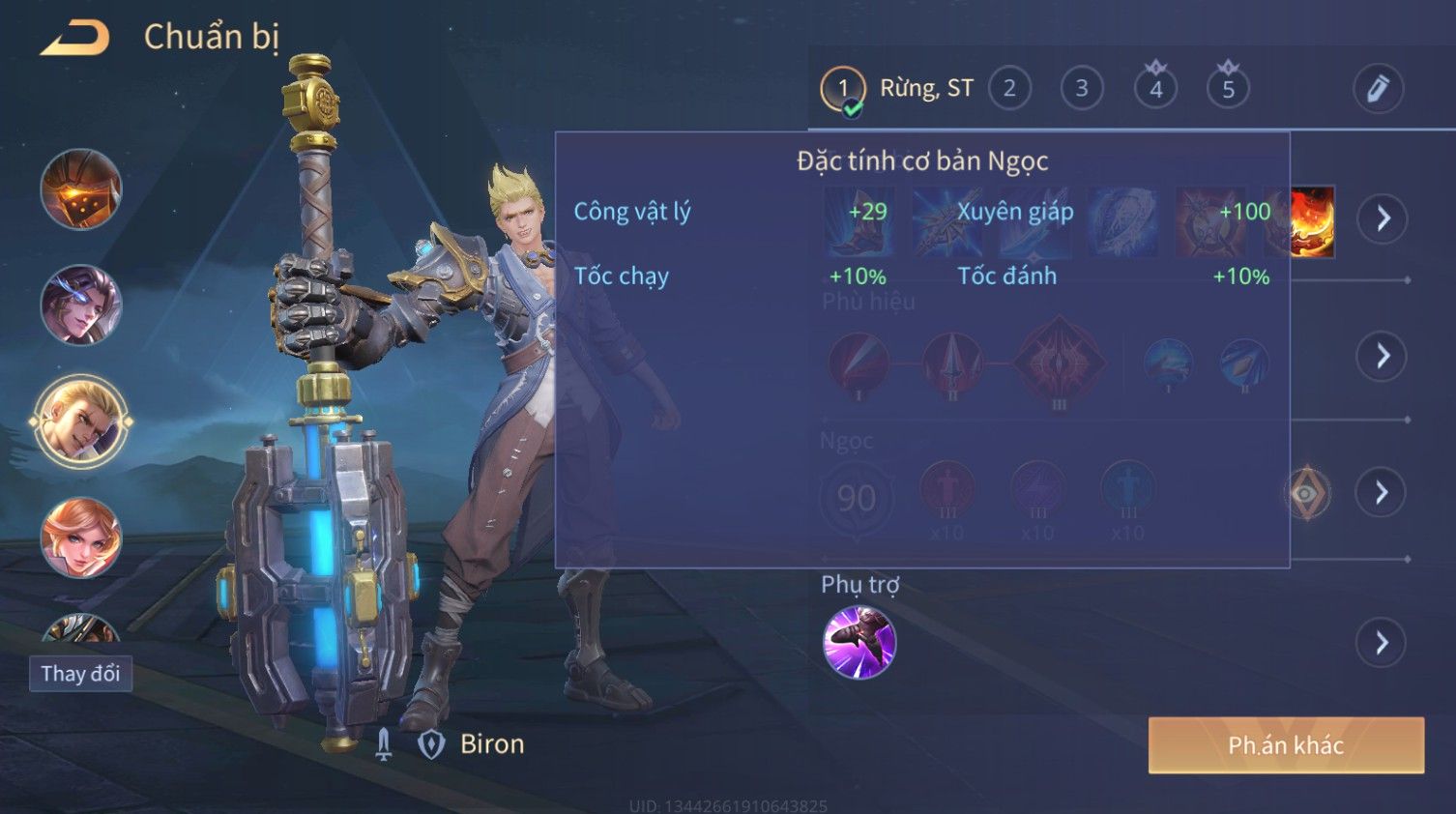This screenshot has width=1456, height=814.
Task: Select the blond Biron hero portrait
Action: pos(81,422)
